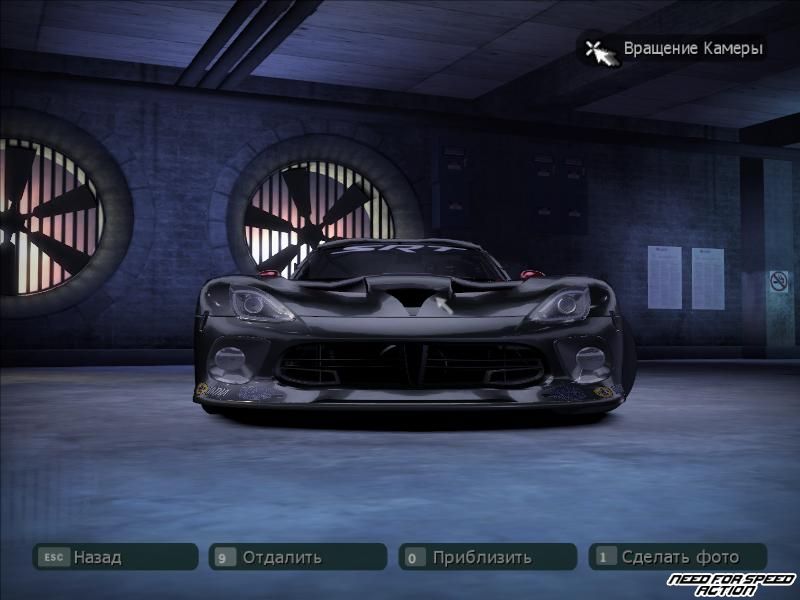Take a photo with Сделать фото
Screen dimensions: 800x600
pos(677,557)
